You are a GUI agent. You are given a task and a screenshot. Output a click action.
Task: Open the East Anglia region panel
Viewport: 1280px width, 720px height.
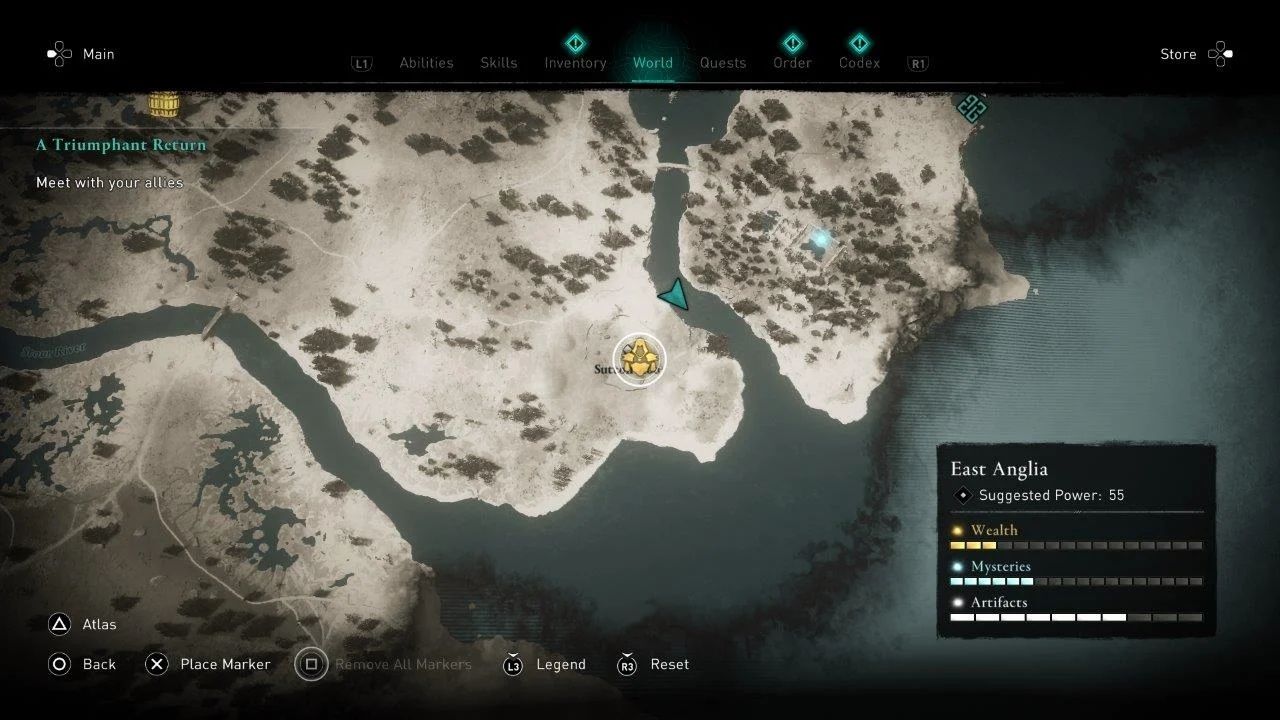point(998,468)
